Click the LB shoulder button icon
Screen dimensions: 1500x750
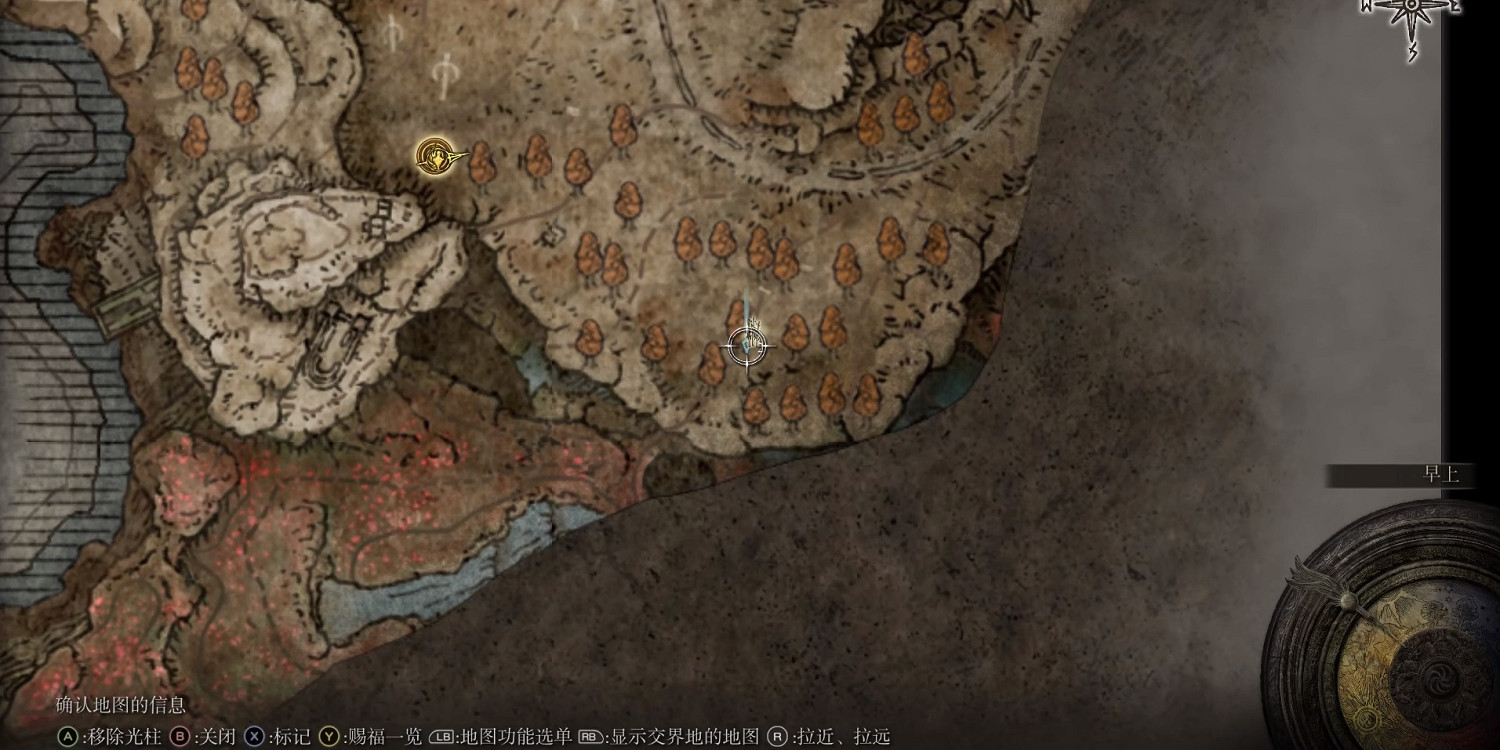(441, 738)
